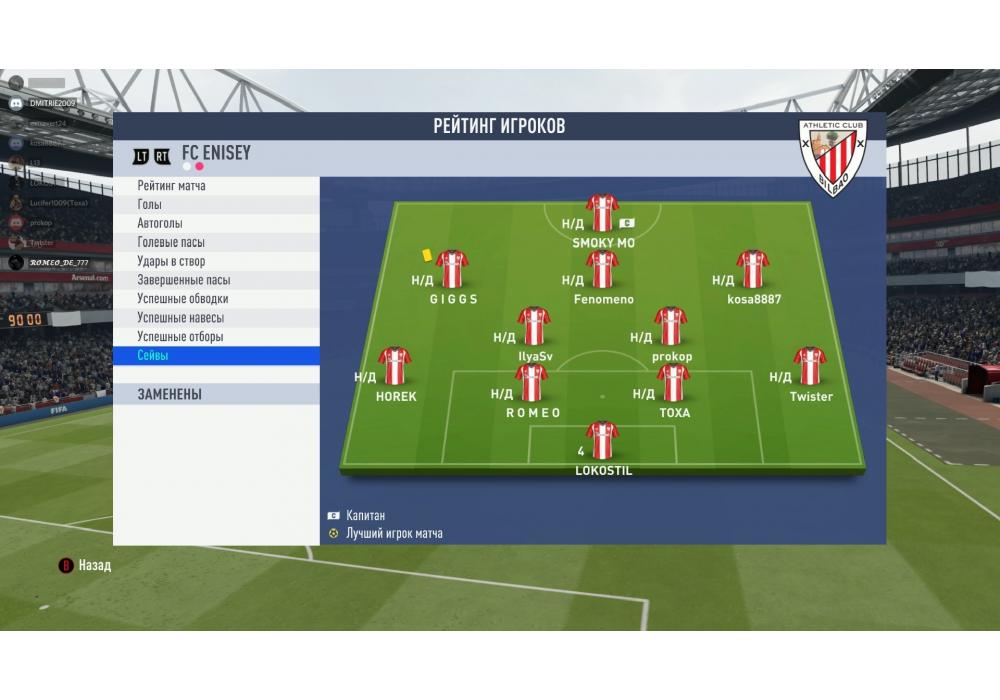Select the highlighted Сейвы row
Image resolution: width=1000 pixels, height=700 pixels.
[215, 356]
